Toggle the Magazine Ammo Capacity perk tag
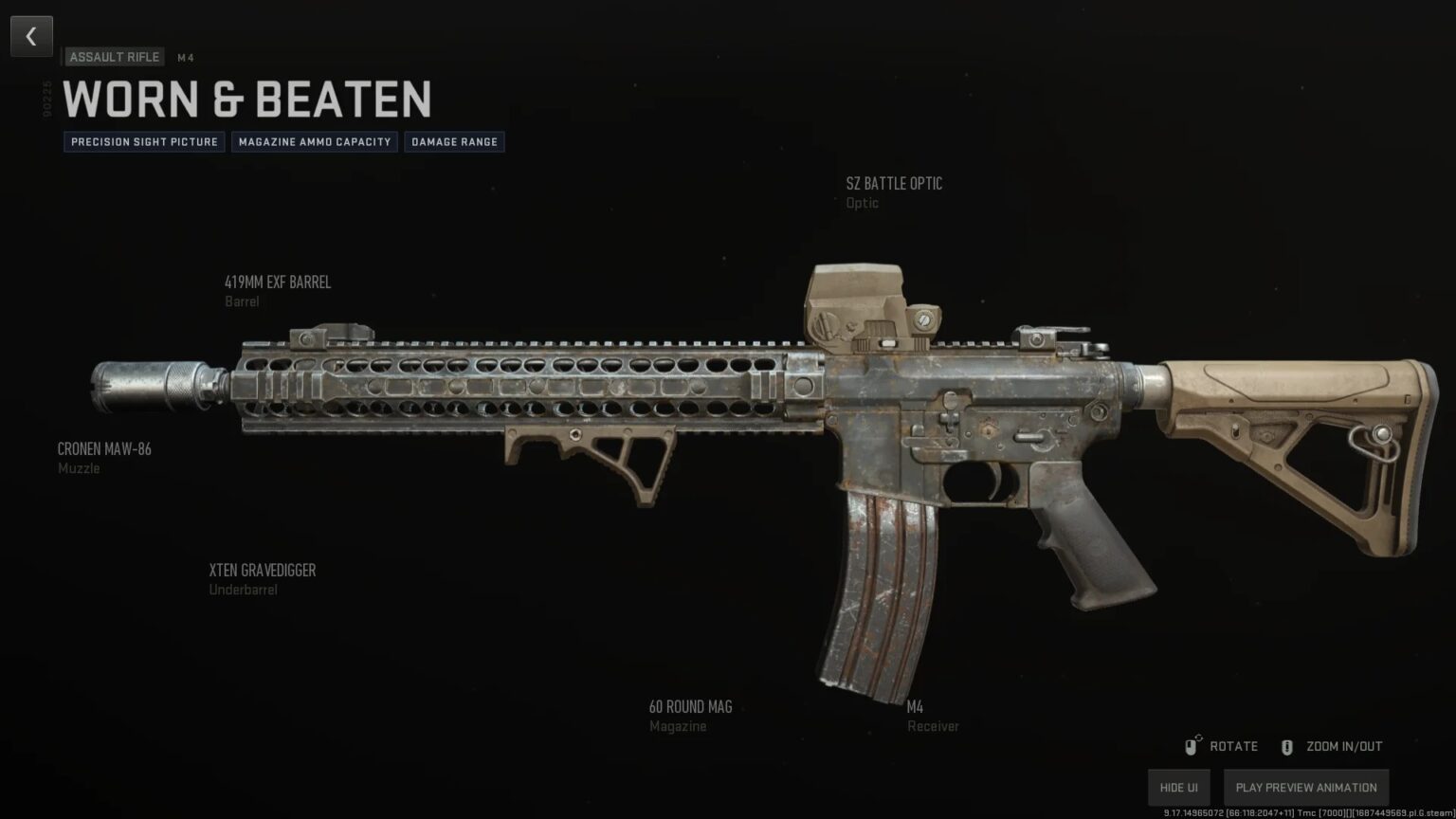Viewport: 1456px width, 819px height. point(314,141)
